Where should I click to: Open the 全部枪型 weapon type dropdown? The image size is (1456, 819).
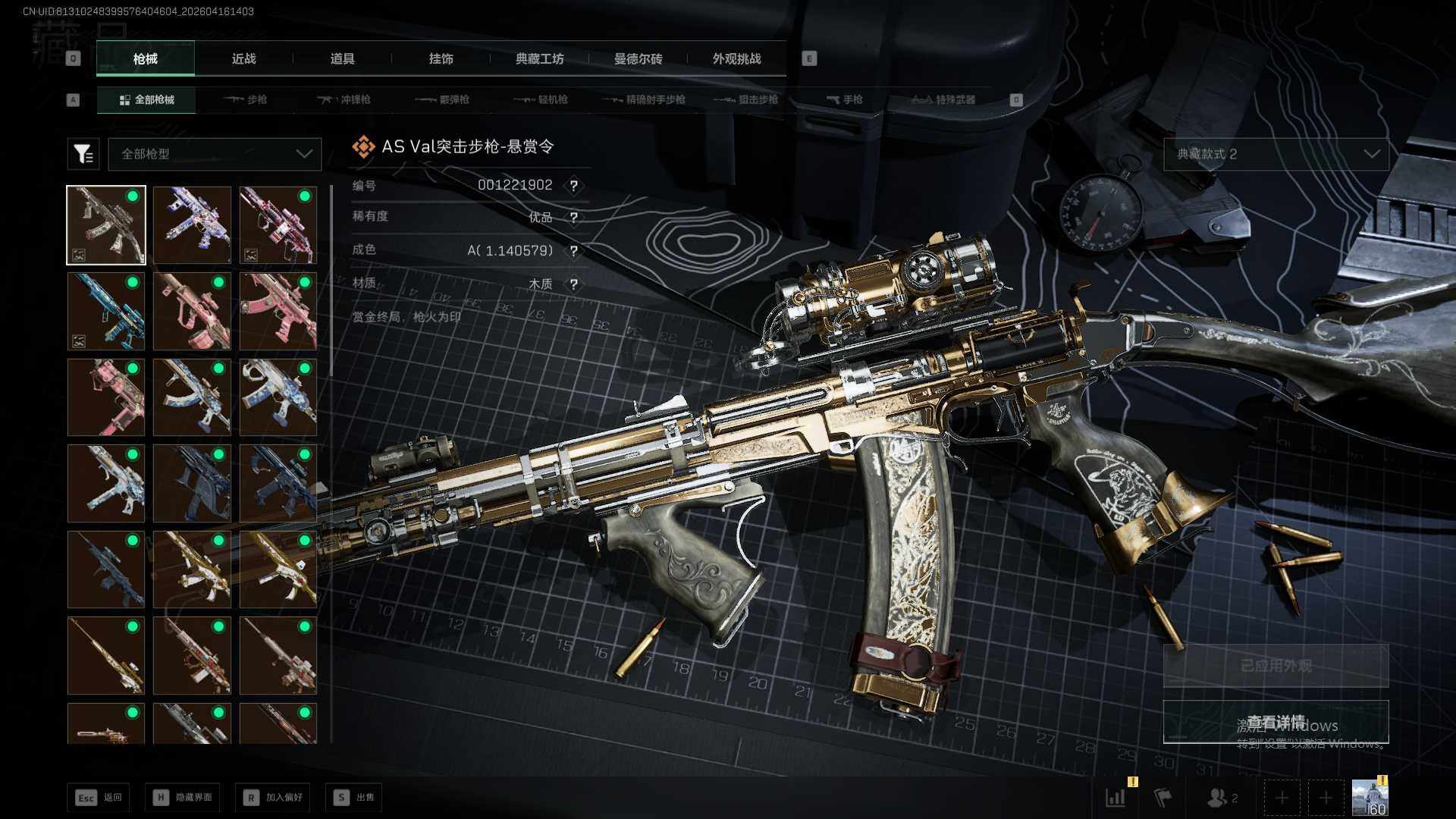[215, 154]
